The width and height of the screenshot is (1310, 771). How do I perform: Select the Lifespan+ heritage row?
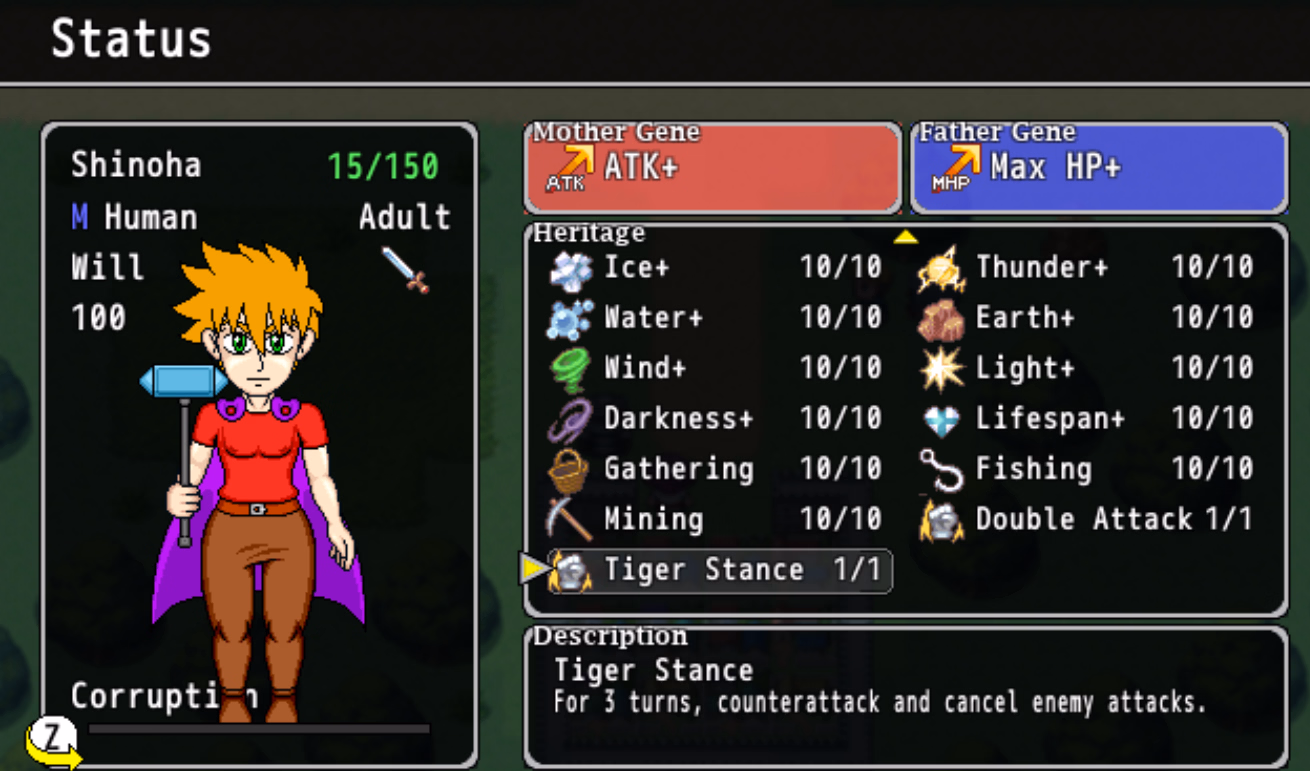point(1086,418)
